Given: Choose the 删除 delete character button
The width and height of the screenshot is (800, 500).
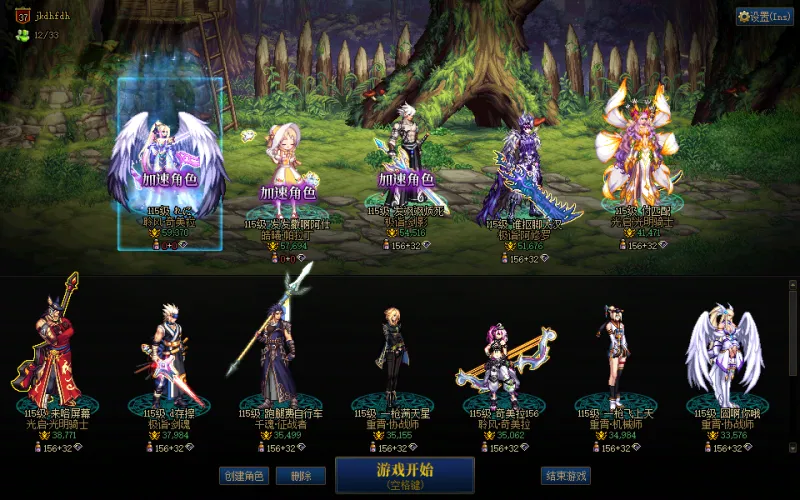Looking at the screenshot, I should [294, 476].
